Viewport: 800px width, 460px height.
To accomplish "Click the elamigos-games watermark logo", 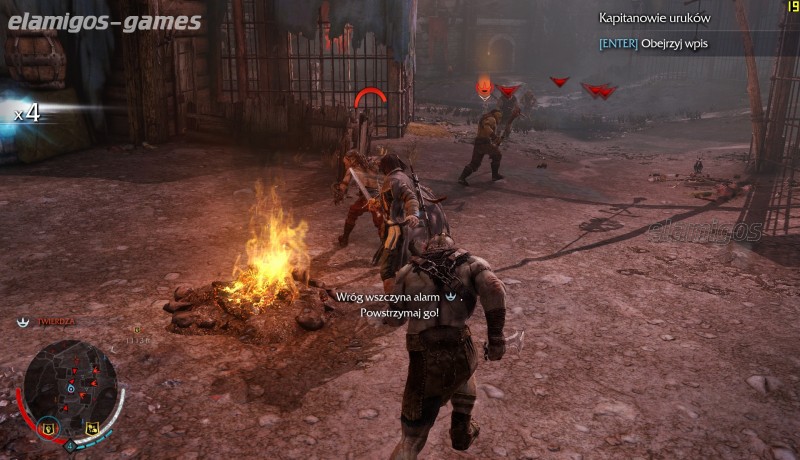I will [x=105, y=22].
